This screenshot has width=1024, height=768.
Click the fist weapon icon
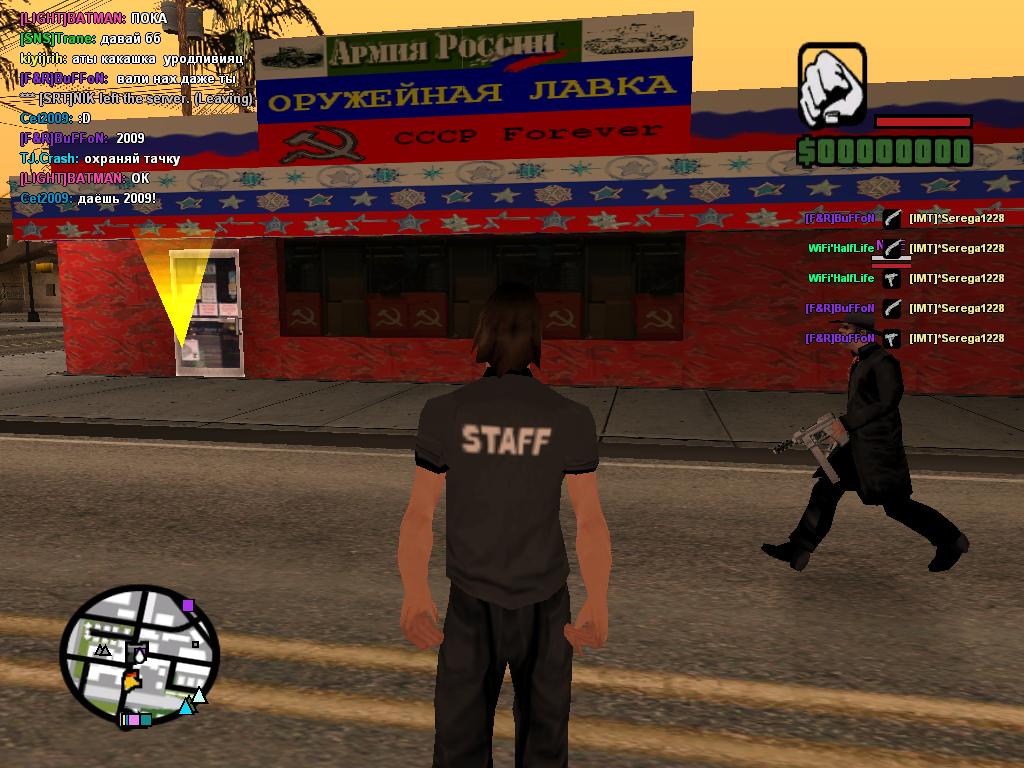(x=831, y=85)
